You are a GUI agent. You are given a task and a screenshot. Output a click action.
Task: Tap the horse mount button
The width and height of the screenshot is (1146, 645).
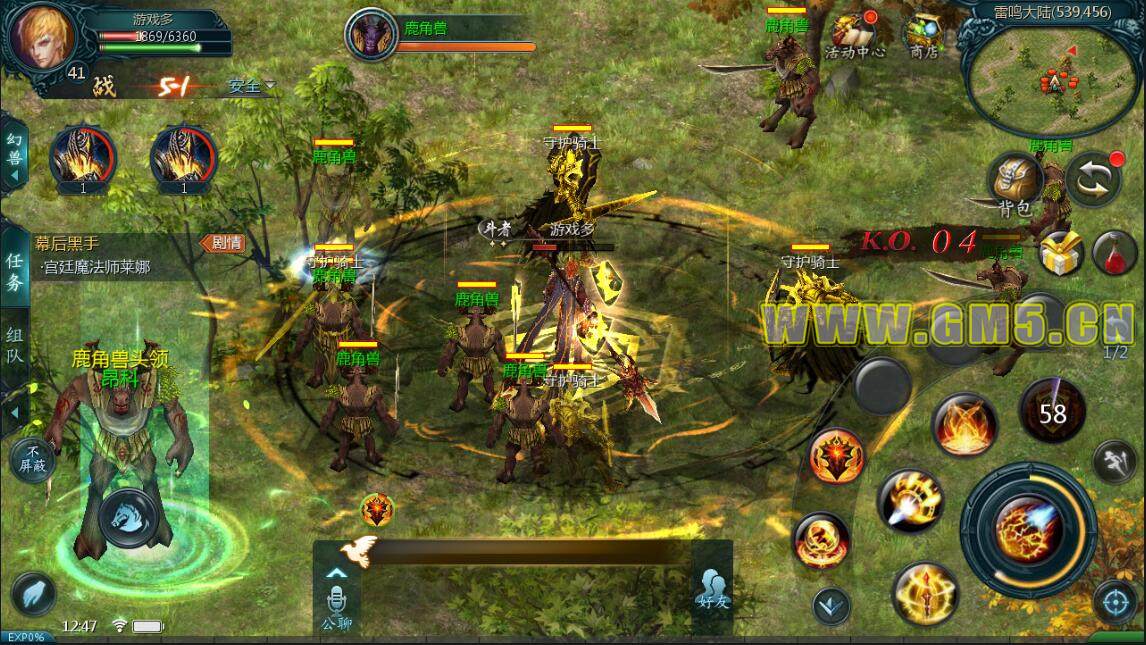click(136, 518)
